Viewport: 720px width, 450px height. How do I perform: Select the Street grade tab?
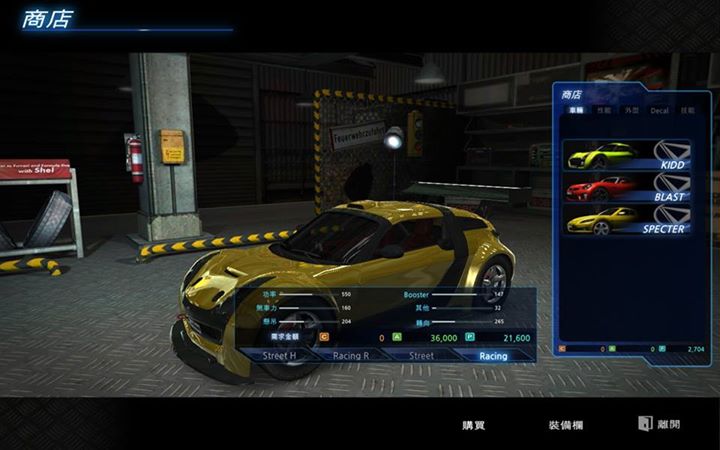pyautogui.click(x=421, y=355)
